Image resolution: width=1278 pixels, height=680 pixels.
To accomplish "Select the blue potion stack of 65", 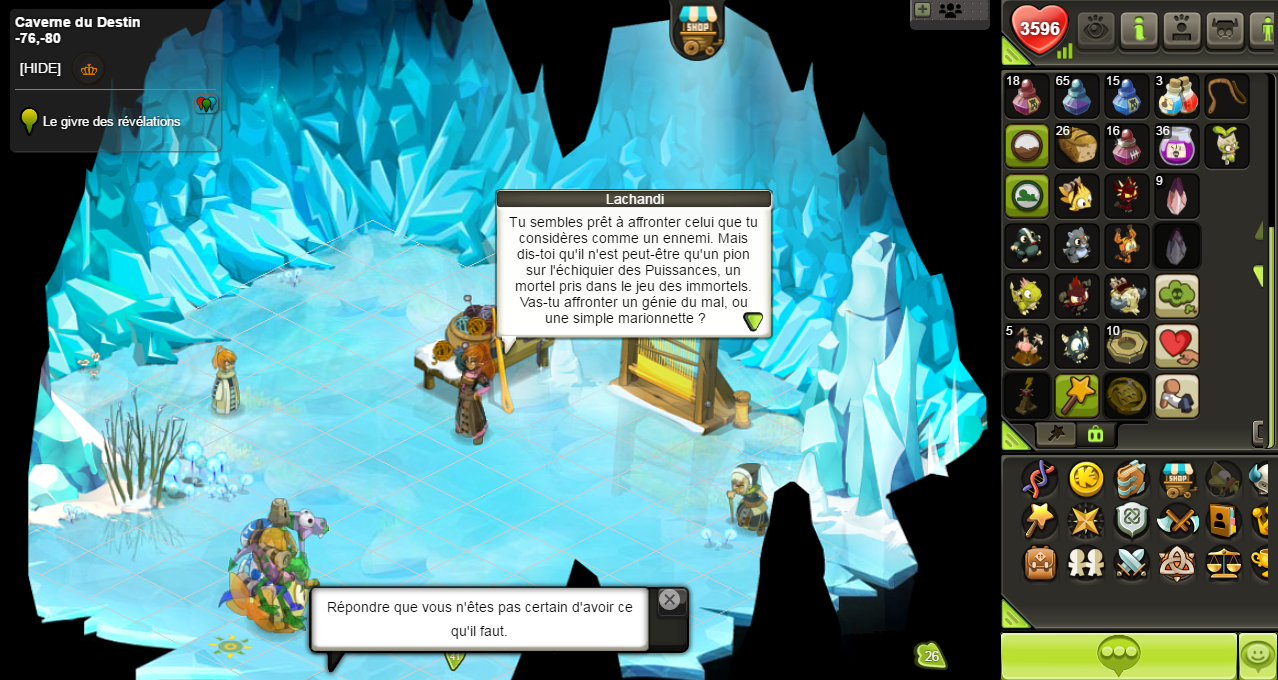I will point(1076,96).
